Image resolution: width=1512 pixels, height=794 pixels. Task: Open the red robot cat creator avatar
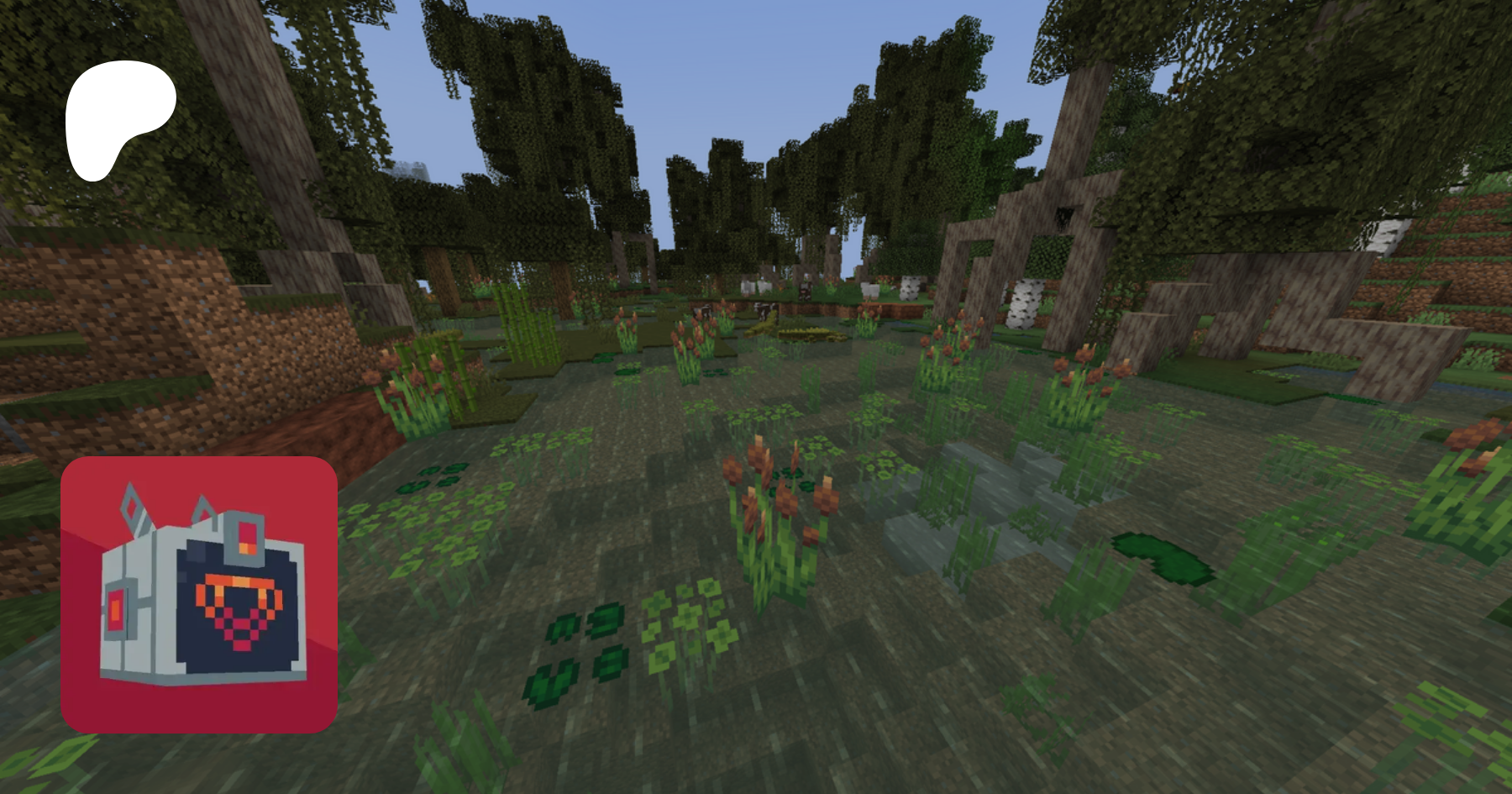[199, 595]
